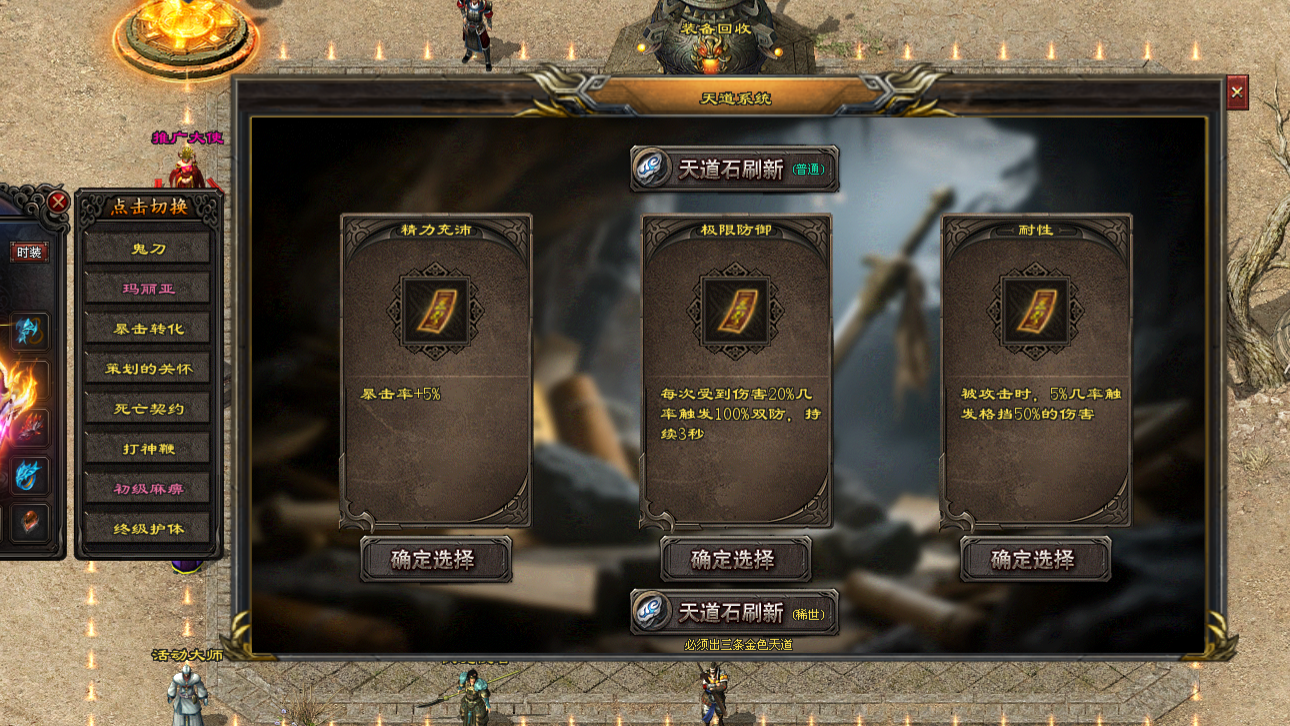Select the 暴击转化 entry

147,328
